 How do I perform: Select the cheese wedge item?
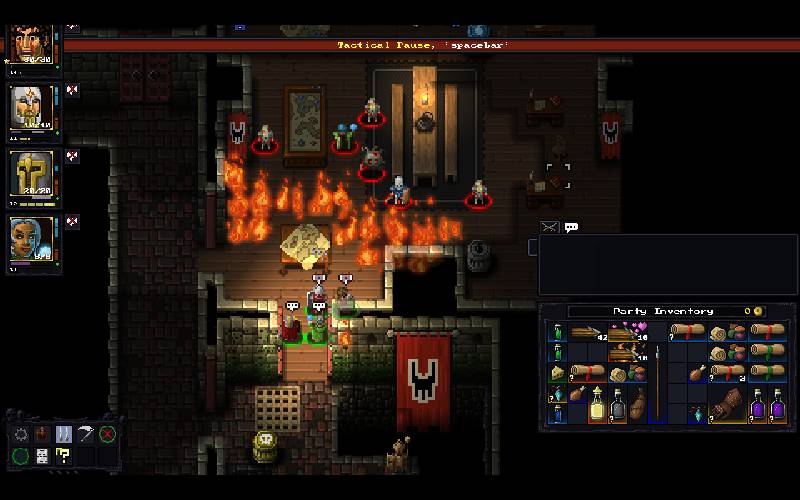click(x=557, y=374)
